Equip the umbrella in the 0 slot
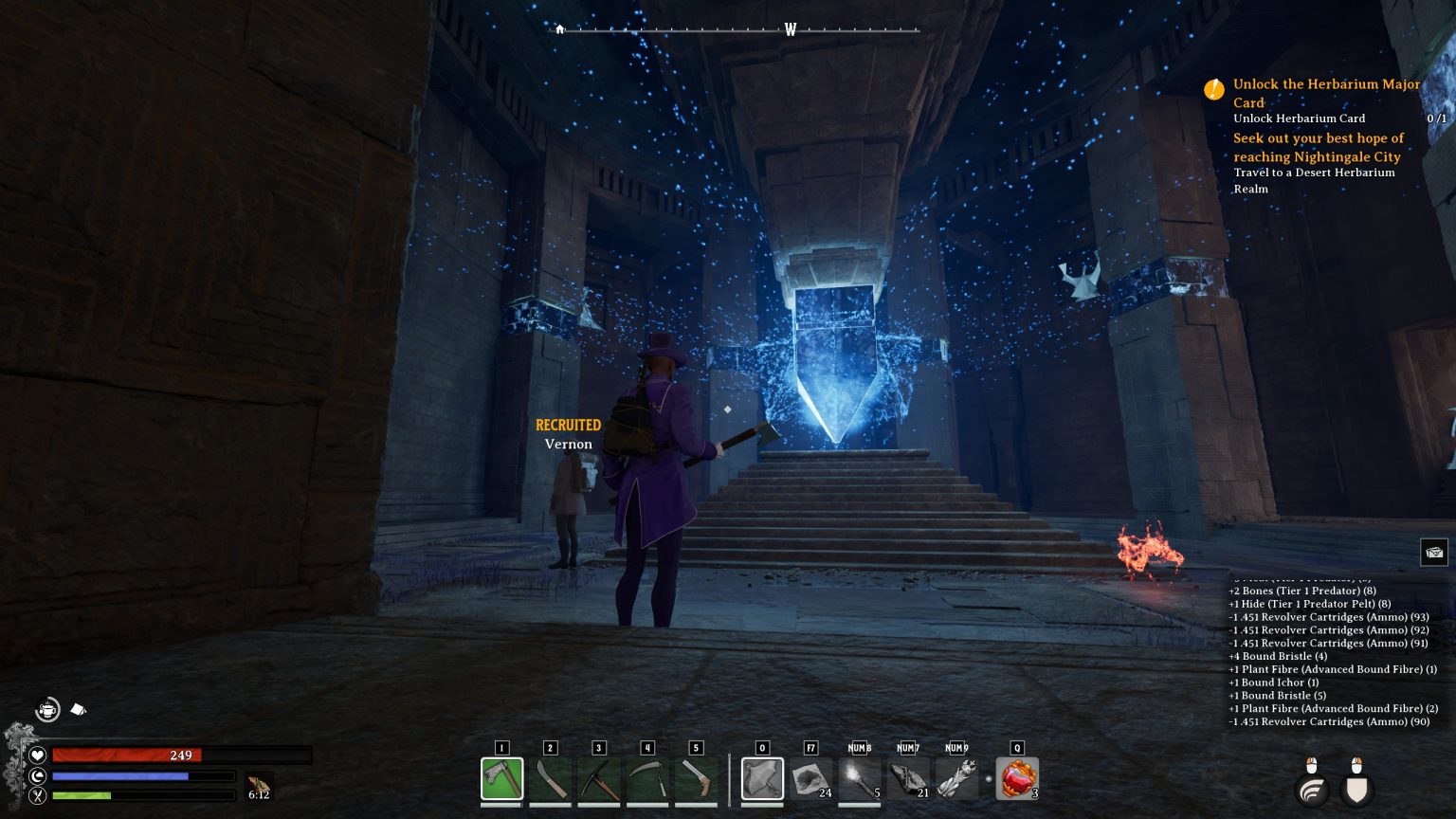 (x=762, y=777)
